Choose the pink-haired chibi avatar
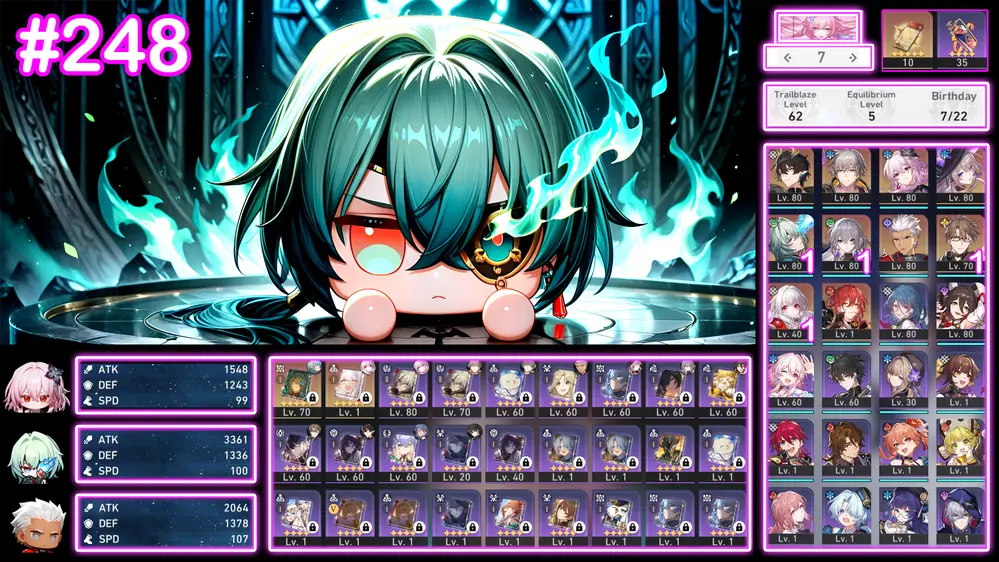 click(33, 386)
